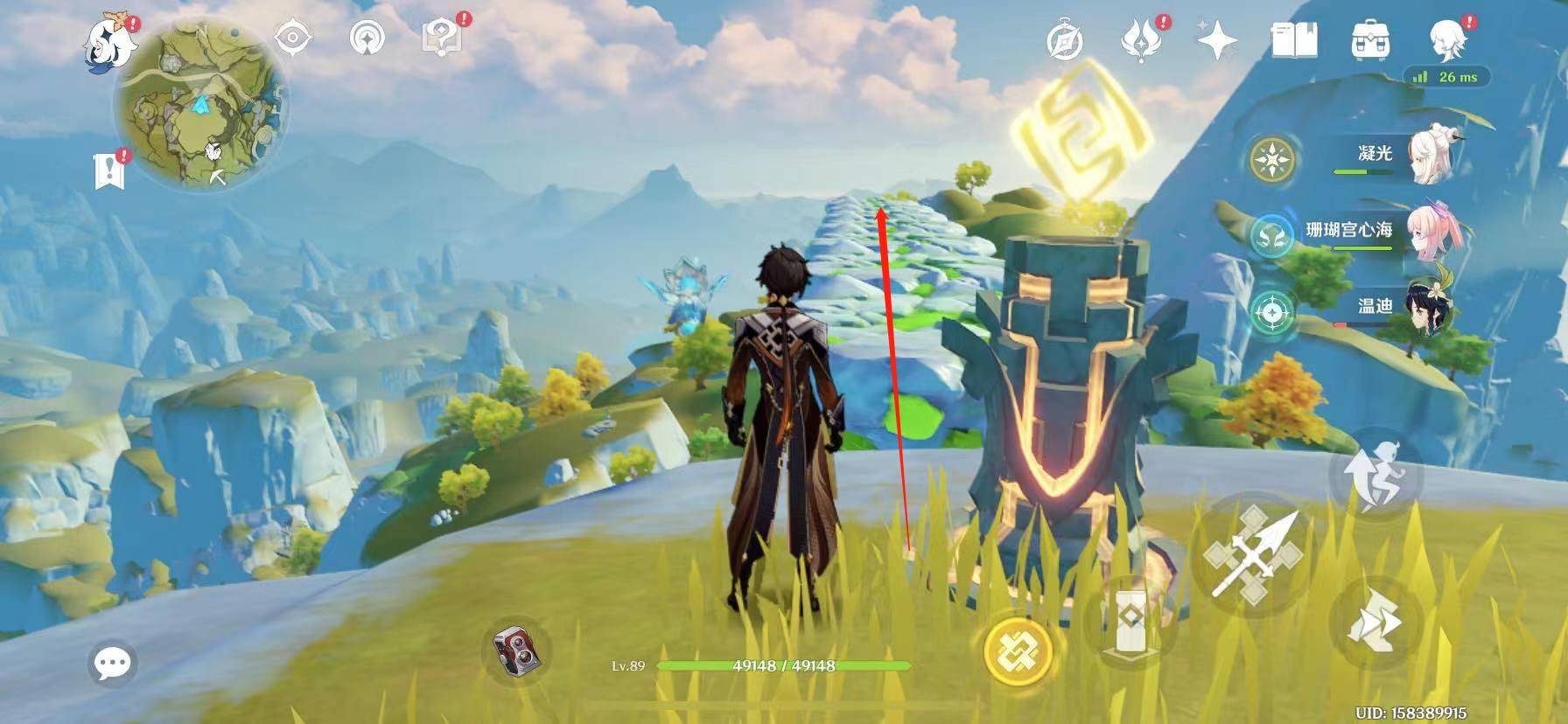
Task: Use the red camera gadget
Action: [x=517, y=652]
